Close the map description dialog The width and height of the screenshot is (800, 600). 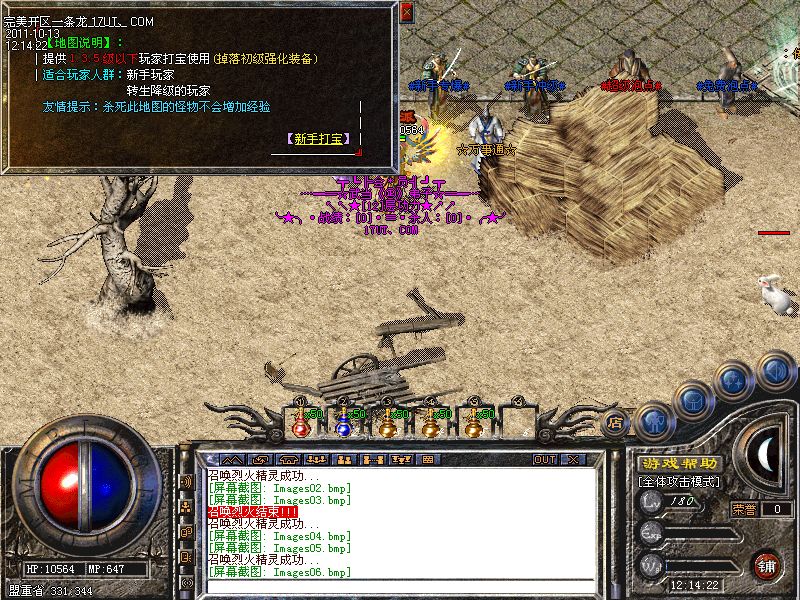(x=406, y=12)
